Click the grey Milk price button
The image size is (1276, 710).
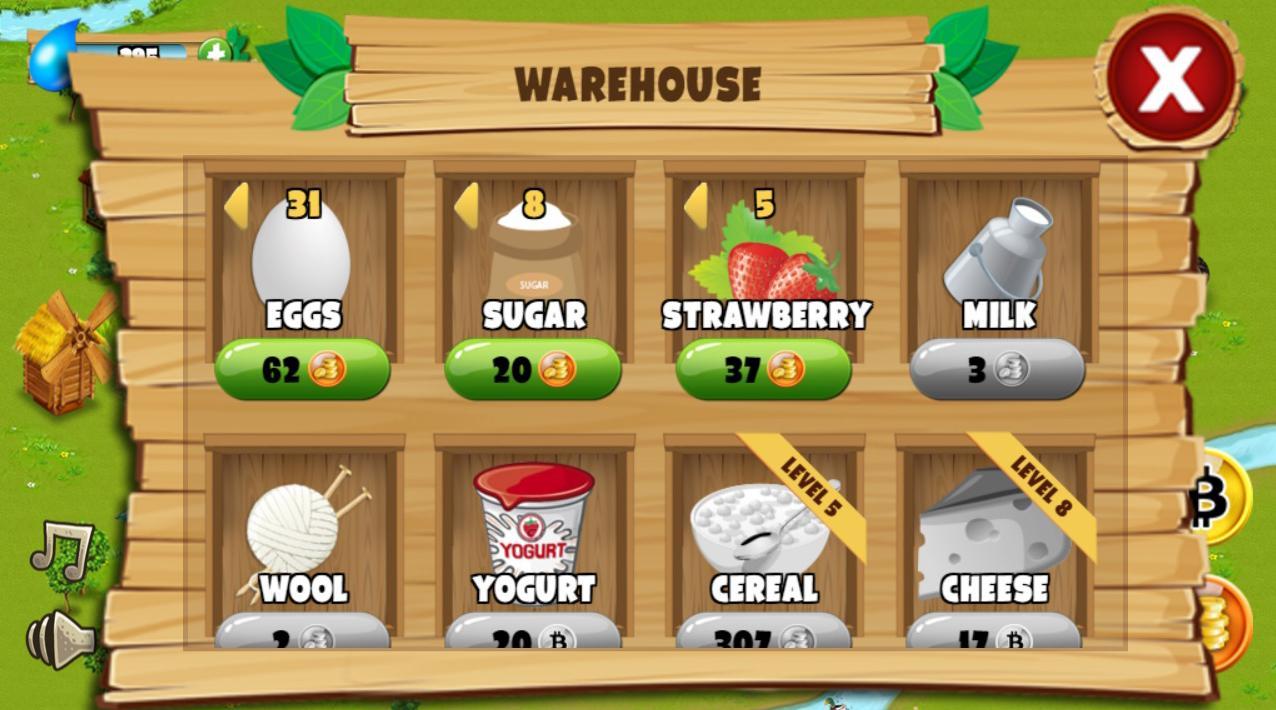point(996,370)
